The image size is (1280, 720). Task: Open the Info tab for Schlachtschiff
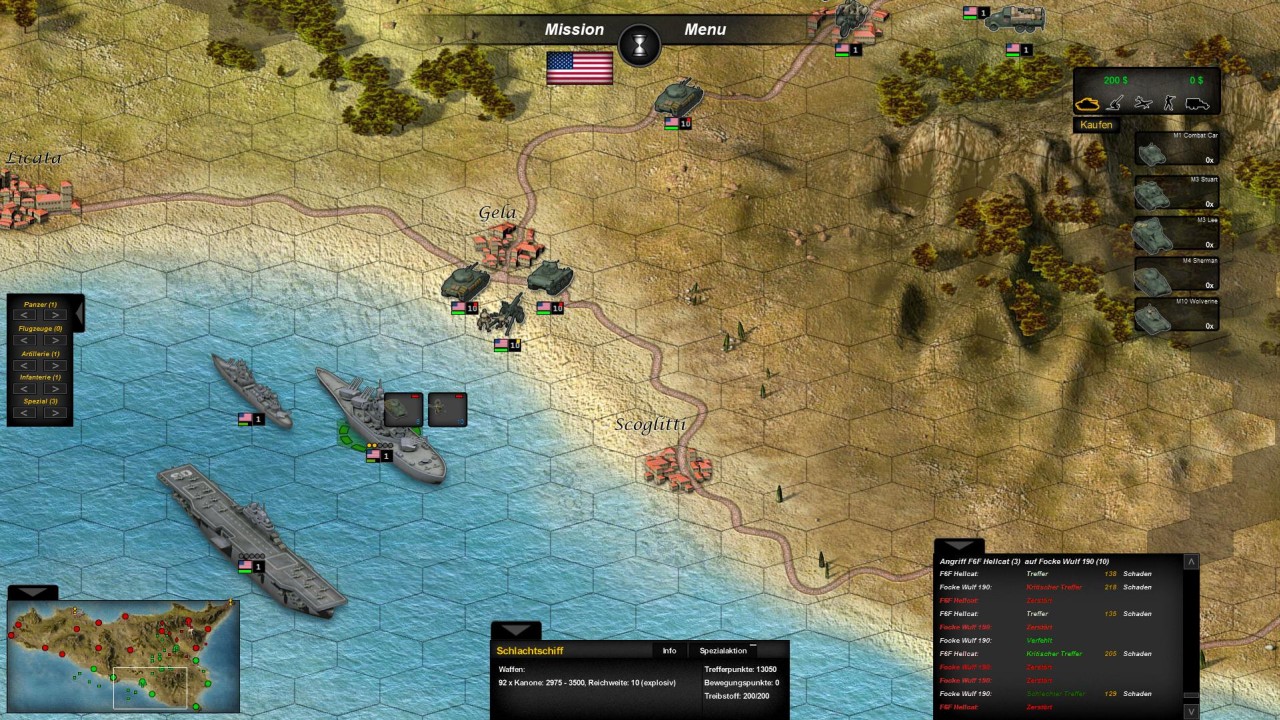click(669, 651)
